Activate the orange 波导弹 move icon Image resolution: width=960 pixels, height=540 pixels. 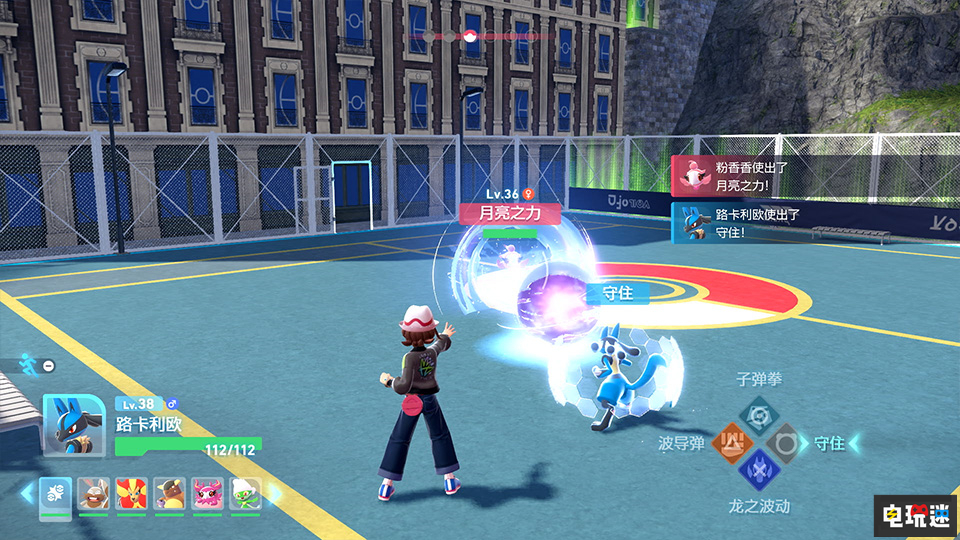733,442
